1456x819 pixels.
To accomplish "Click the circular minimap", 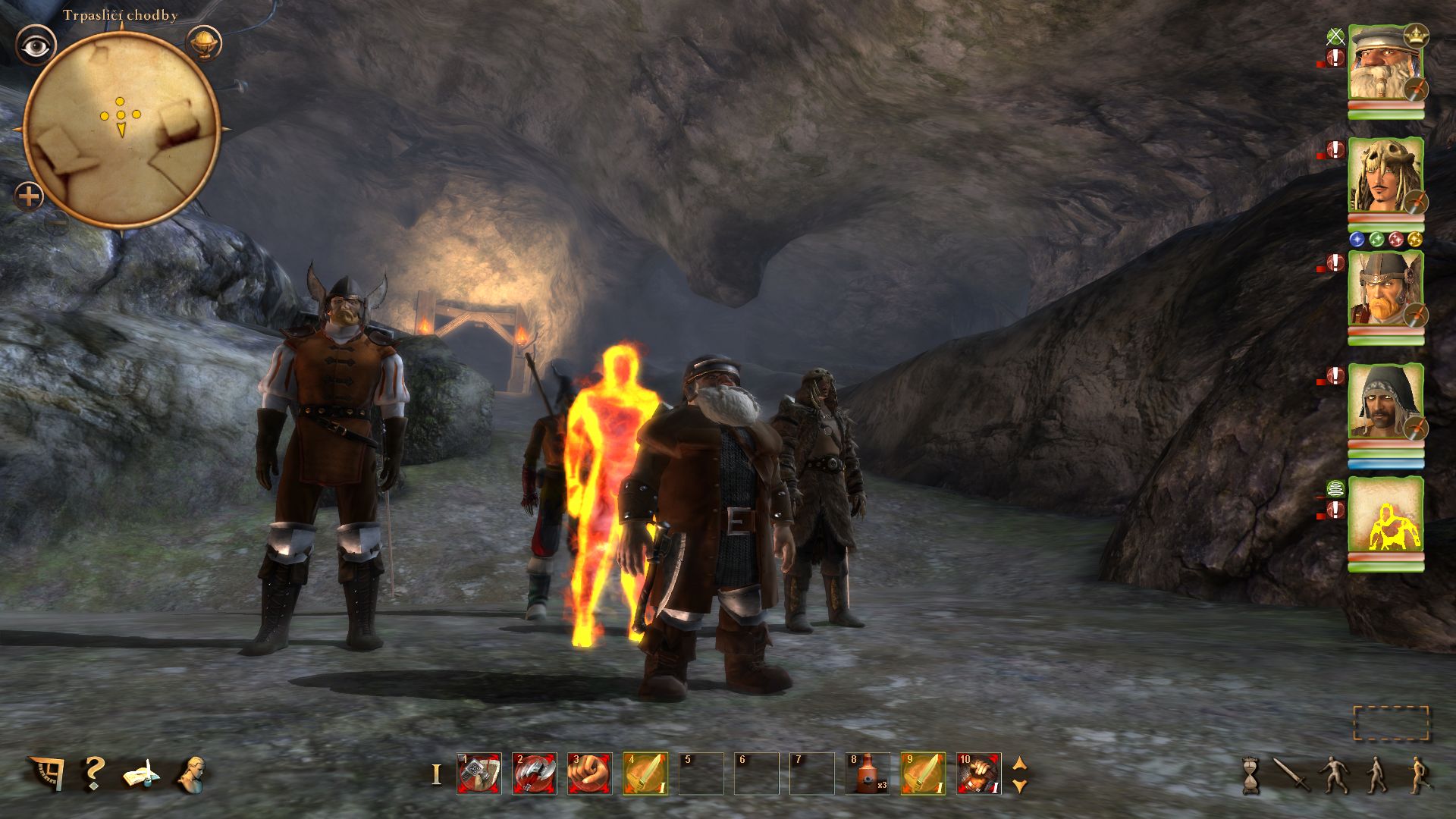I will click(122, 129).
